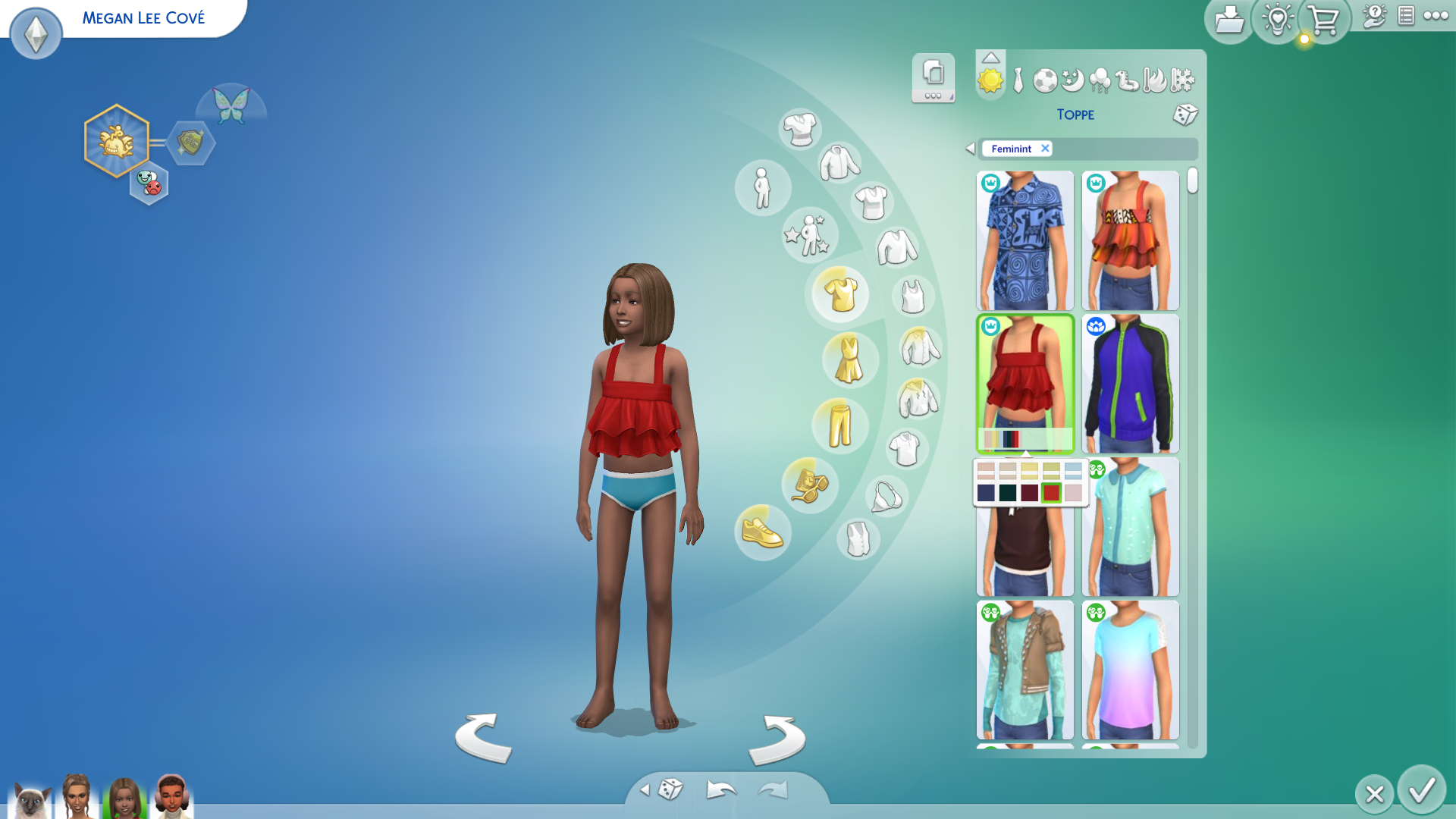
Task: Remove the Feminint filter tag
Action: (x=1045, y=149)
